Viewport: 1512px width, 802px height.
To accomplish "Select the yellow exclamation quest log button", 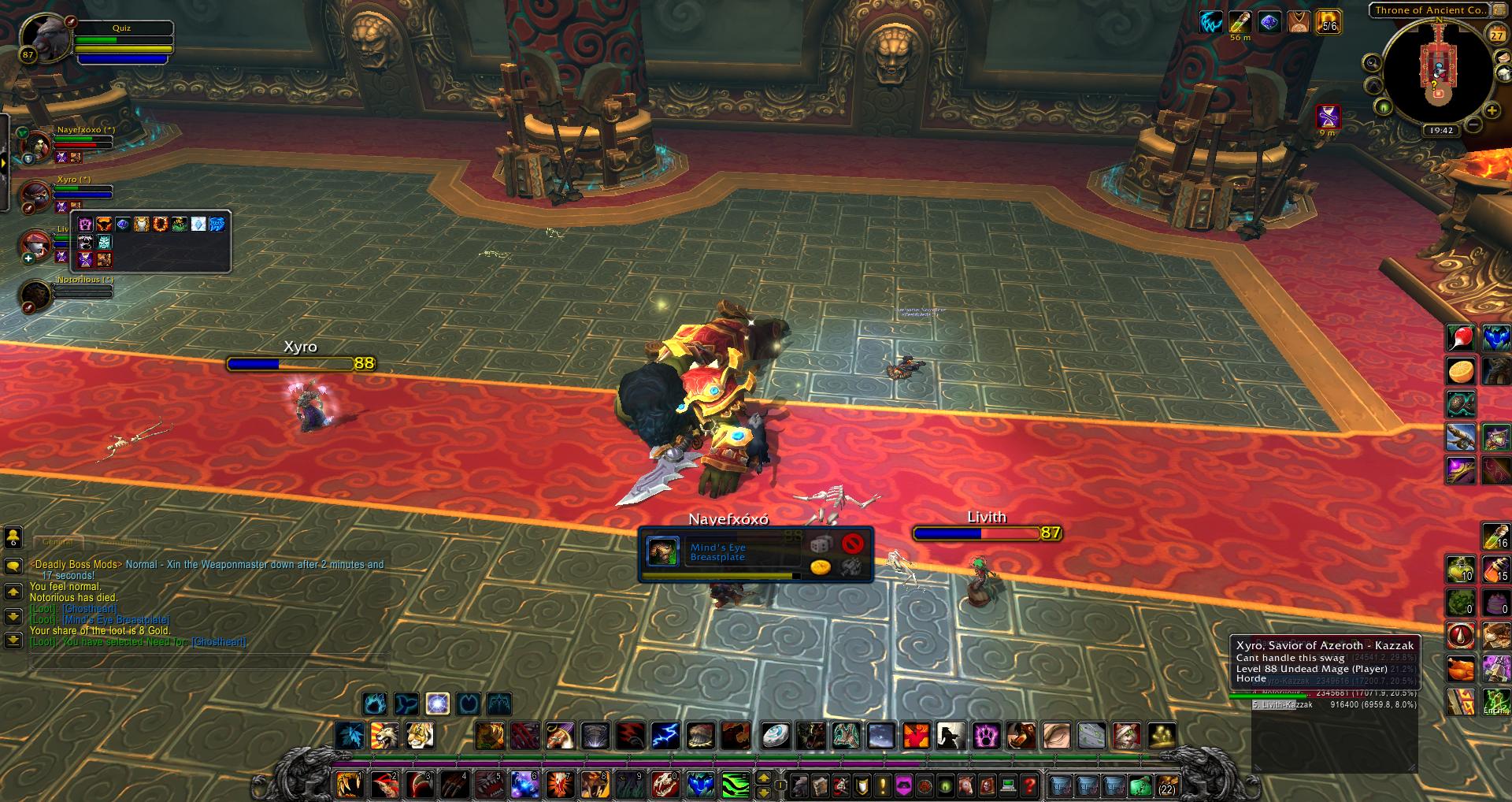I will point(884,785).
